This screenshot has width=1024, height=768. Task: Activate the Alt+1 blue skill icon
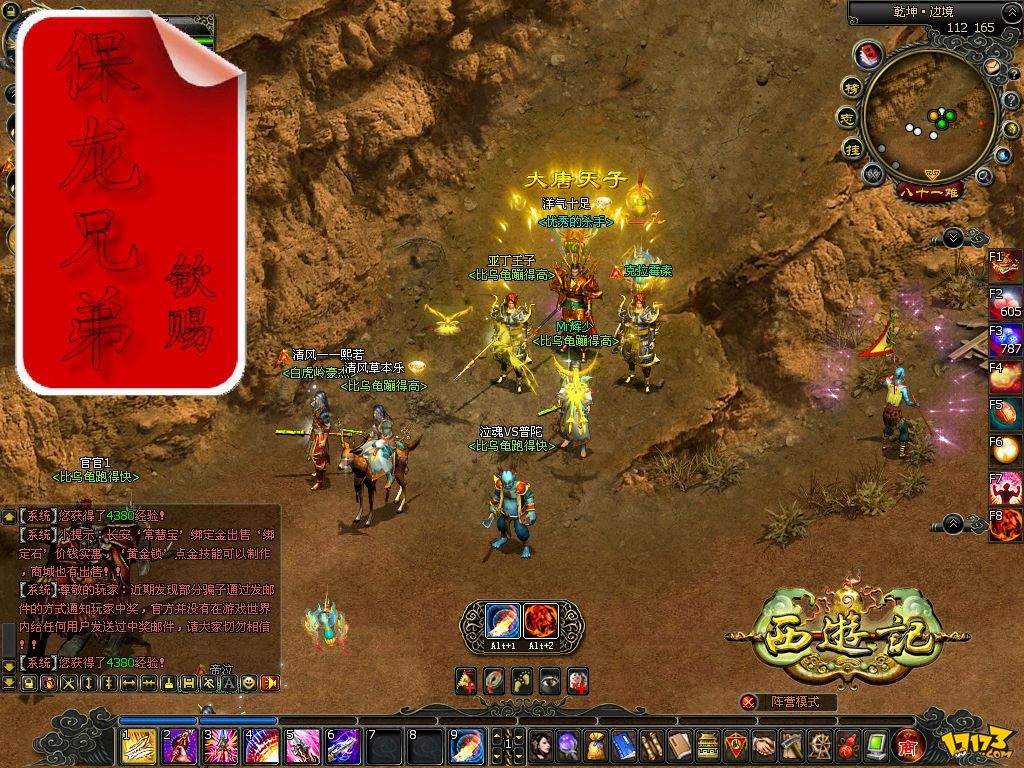pos(501,622)
